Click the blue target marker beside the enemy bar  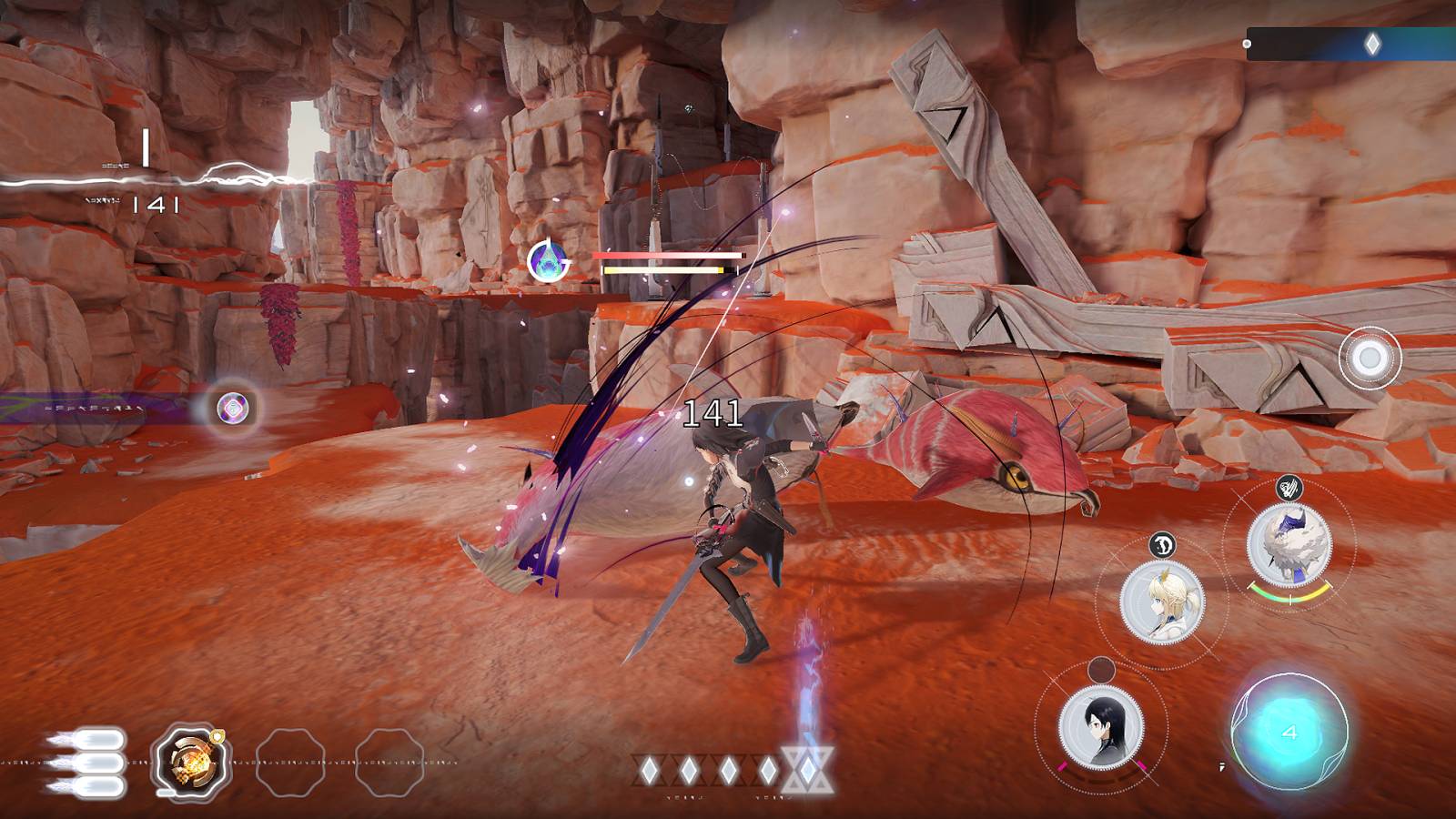[549, 262]
